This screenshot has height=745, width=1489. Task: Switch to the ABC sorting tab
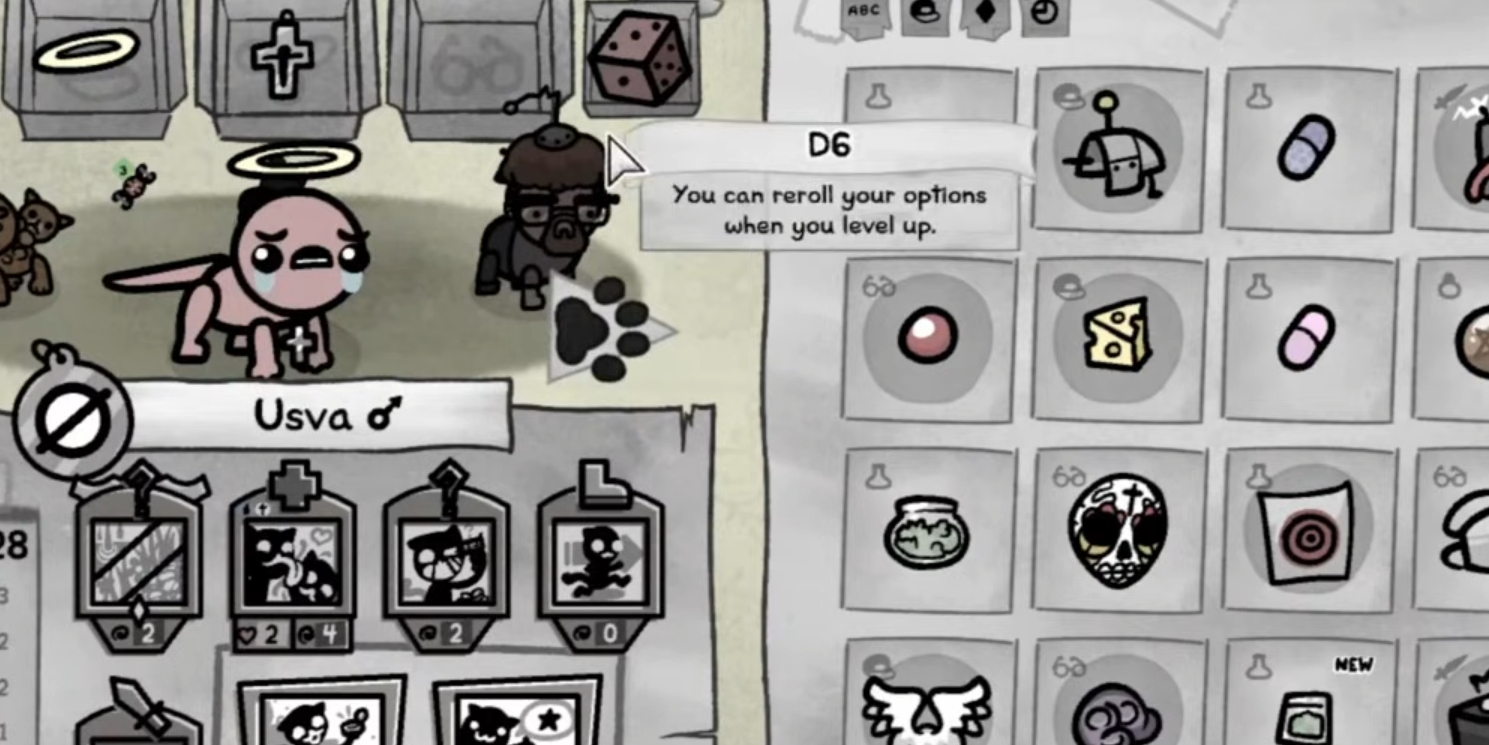pyautogui.click(x=864, y=13)
